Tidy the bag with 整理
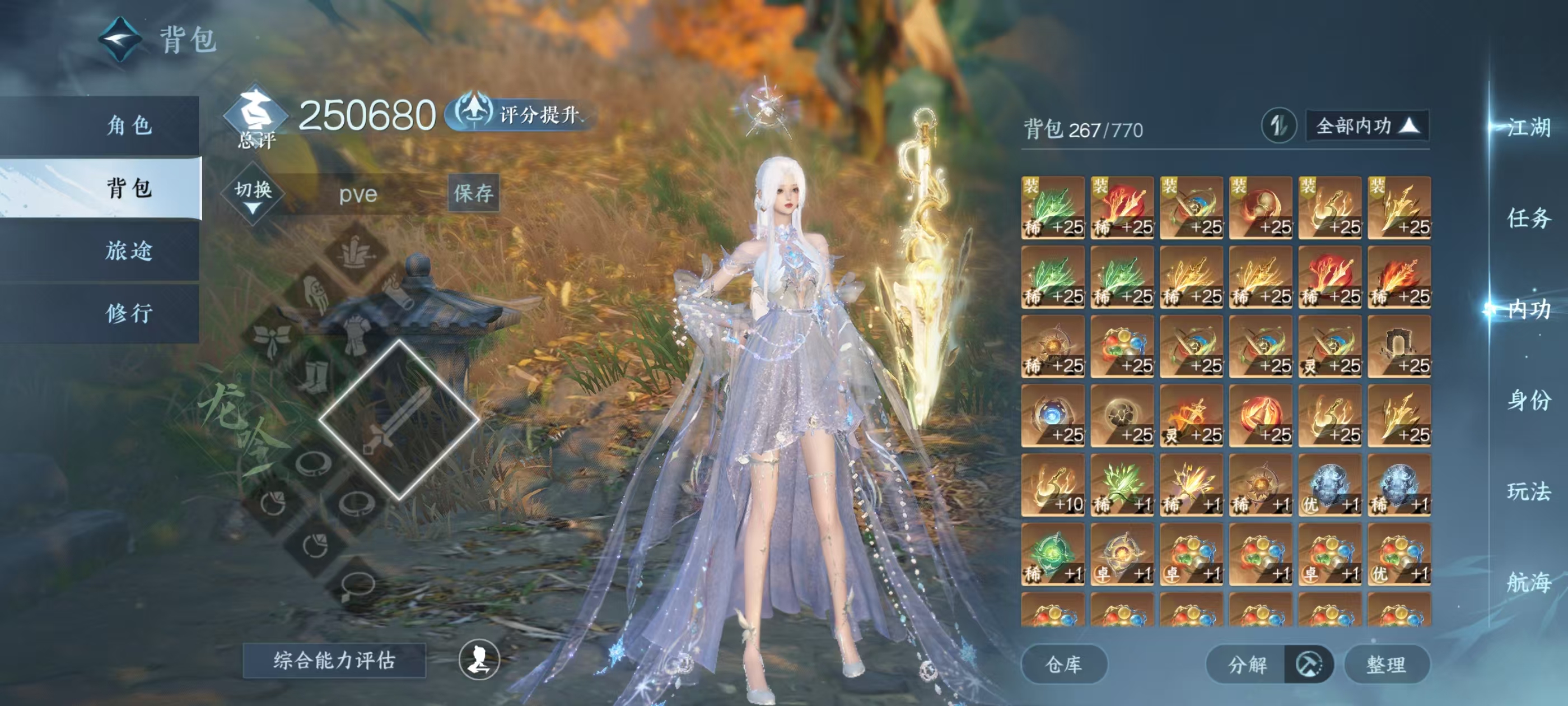This screenshot has height=706, width=1568. tap(1386, 664)
